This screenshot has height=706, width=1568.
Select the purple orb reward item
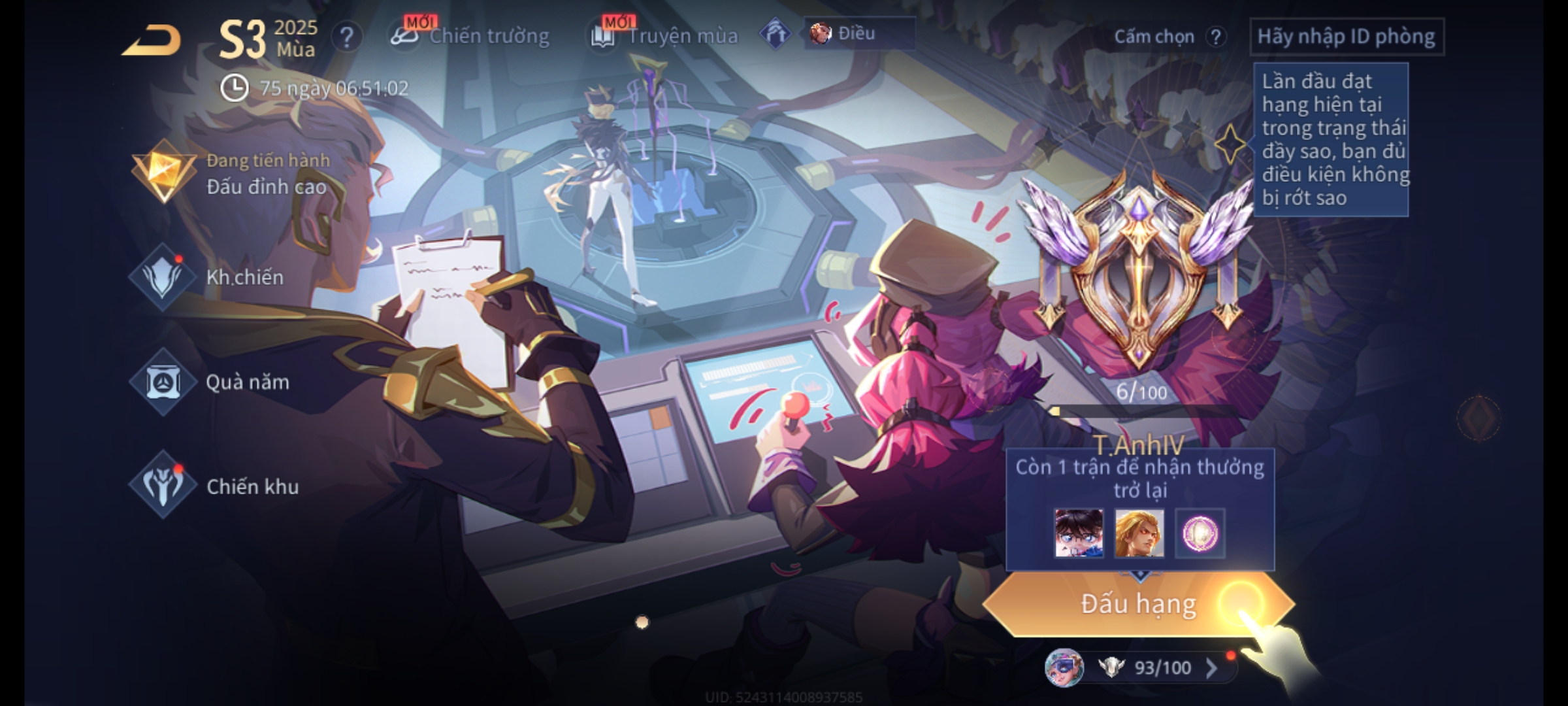tap(1200, 533)
